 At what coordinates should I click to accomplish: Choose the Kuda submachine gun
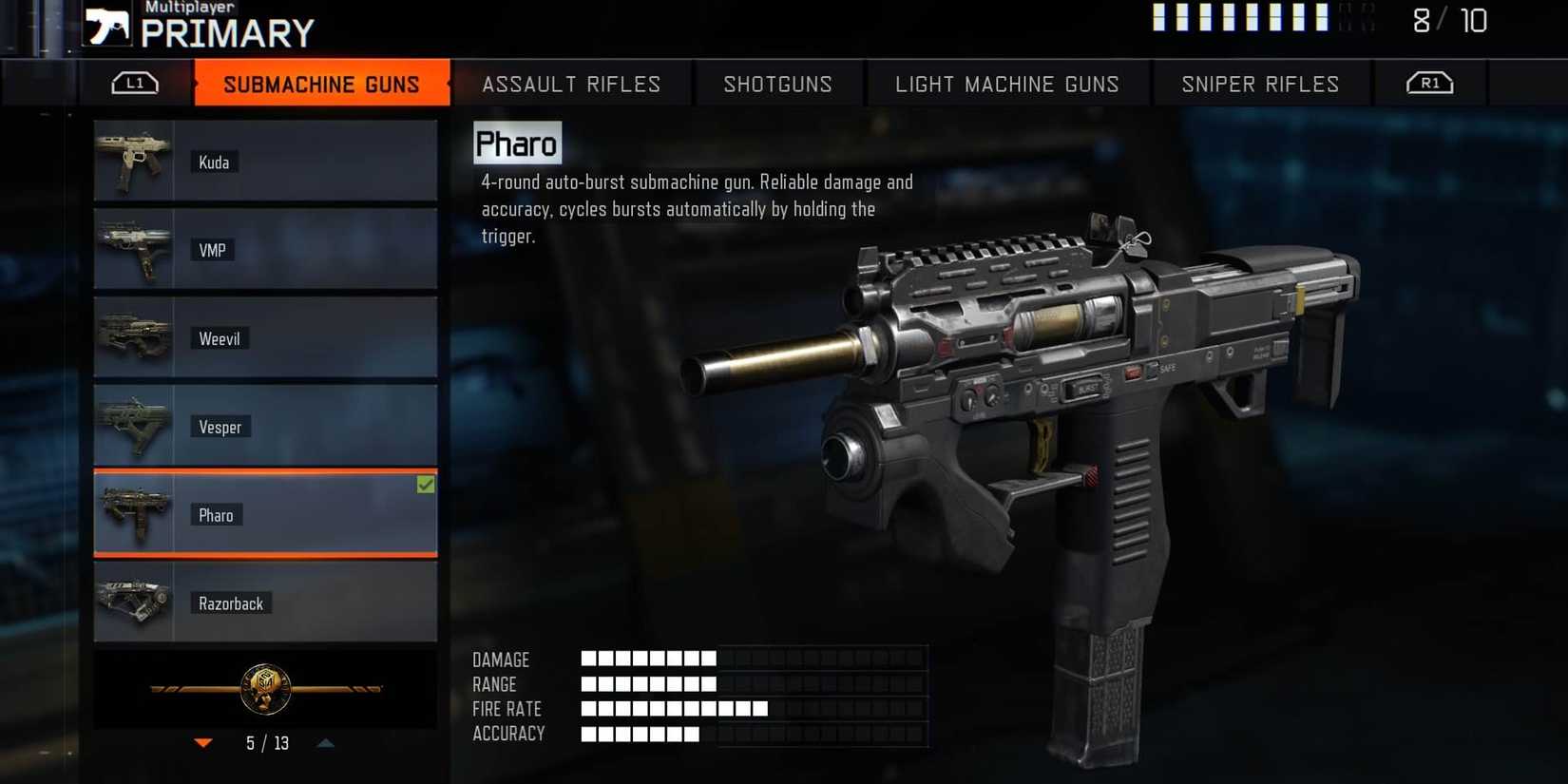(265, 161)
